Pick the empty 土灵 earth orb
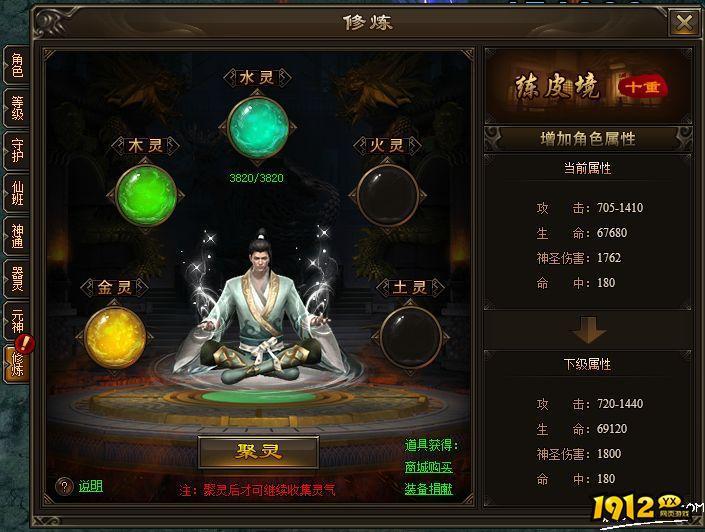705x532 pixels. [410, 337]
